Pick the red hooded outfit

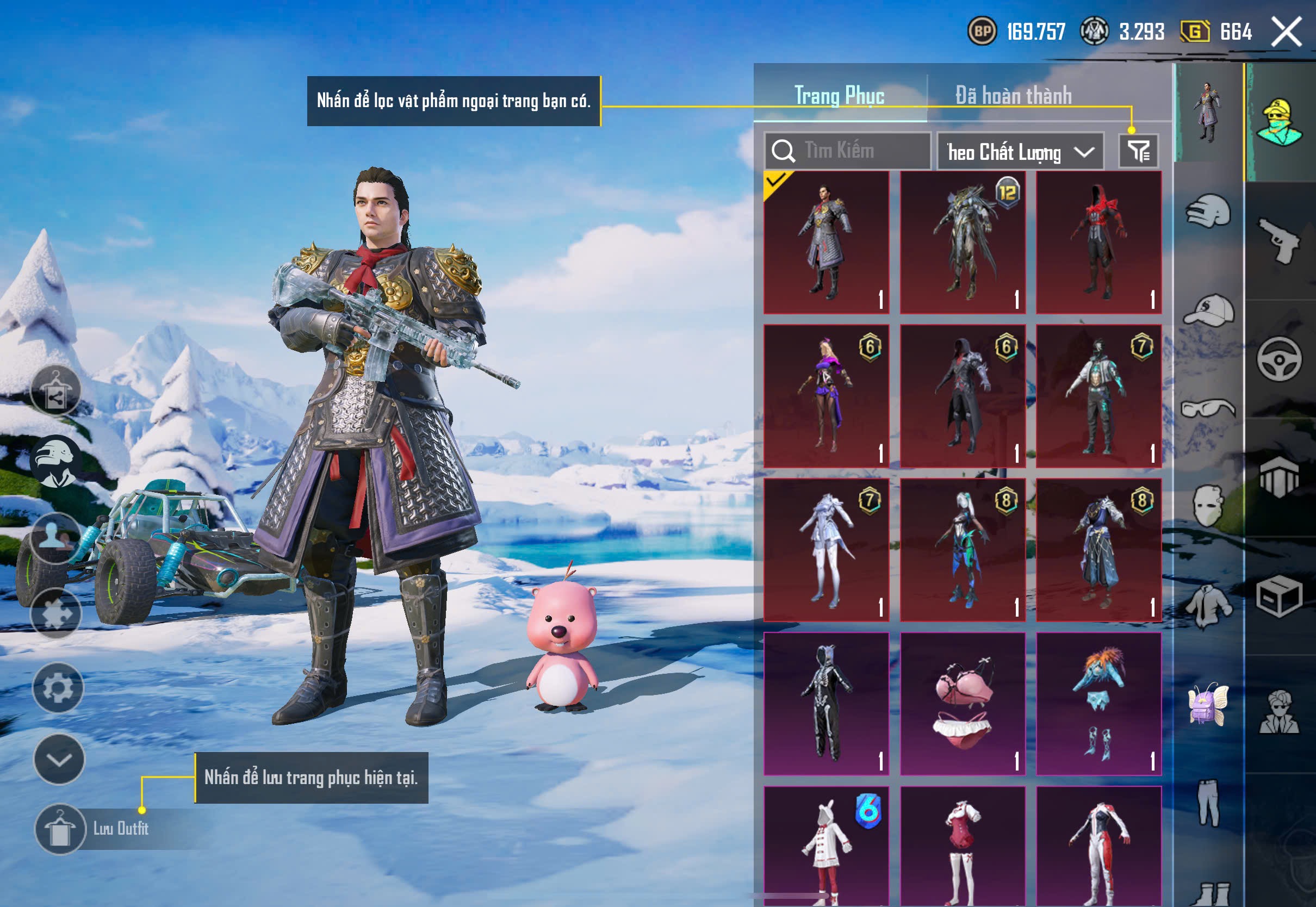(1098, 243)
